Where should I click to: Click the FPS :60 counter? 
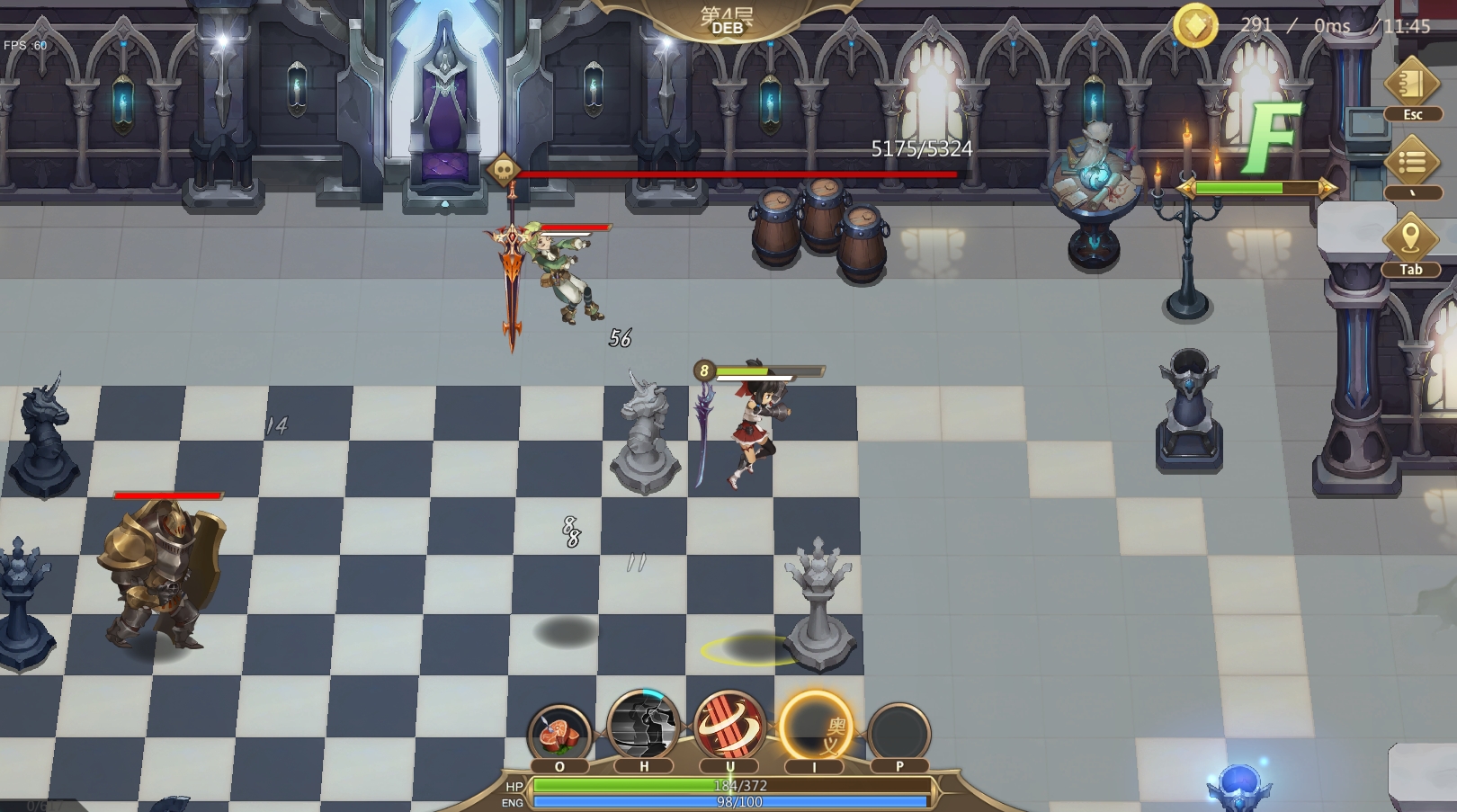[x=23, y=42]
